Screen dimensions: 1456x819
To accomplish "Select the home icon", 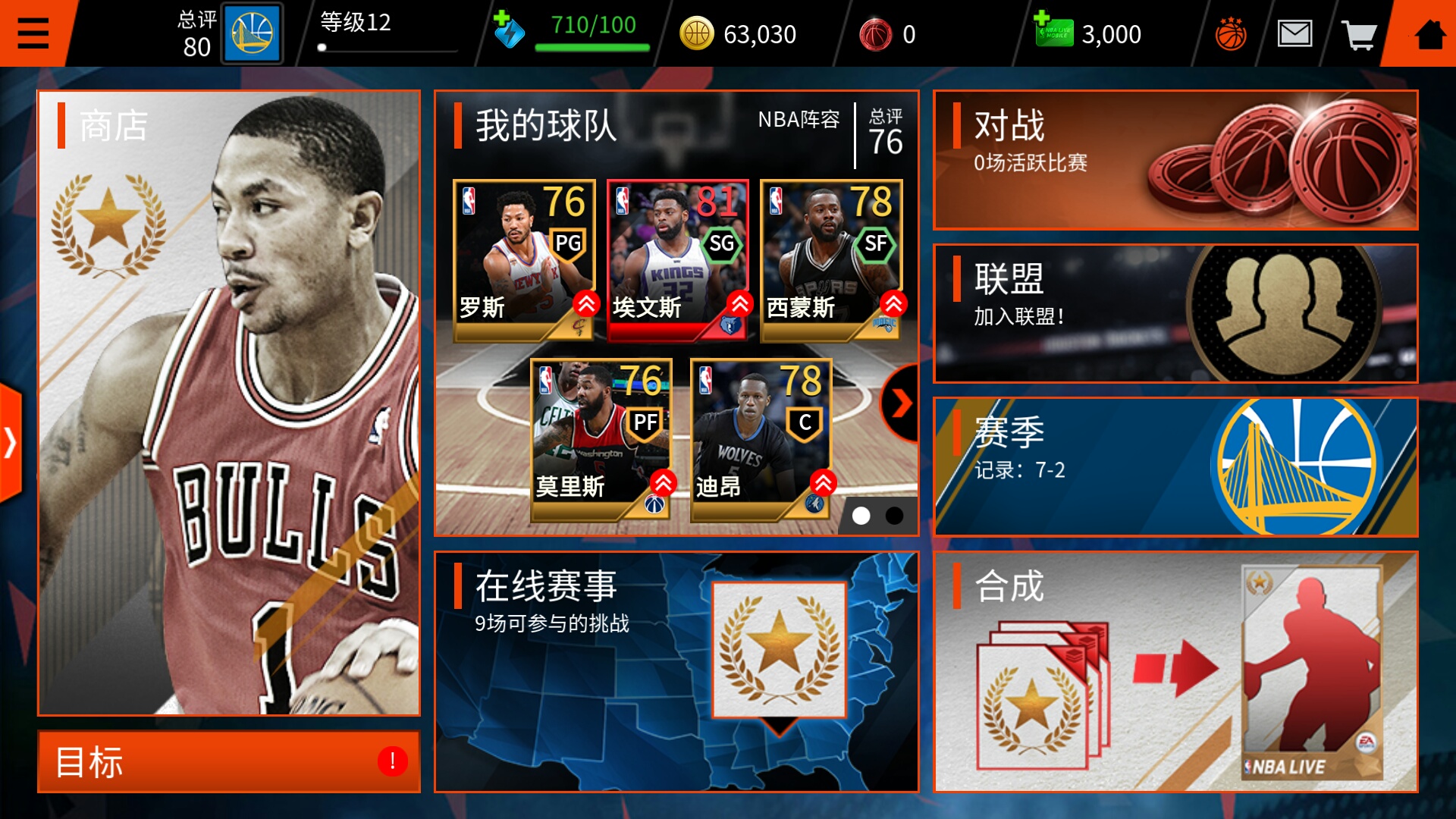I will click(x=1432, y=33).
